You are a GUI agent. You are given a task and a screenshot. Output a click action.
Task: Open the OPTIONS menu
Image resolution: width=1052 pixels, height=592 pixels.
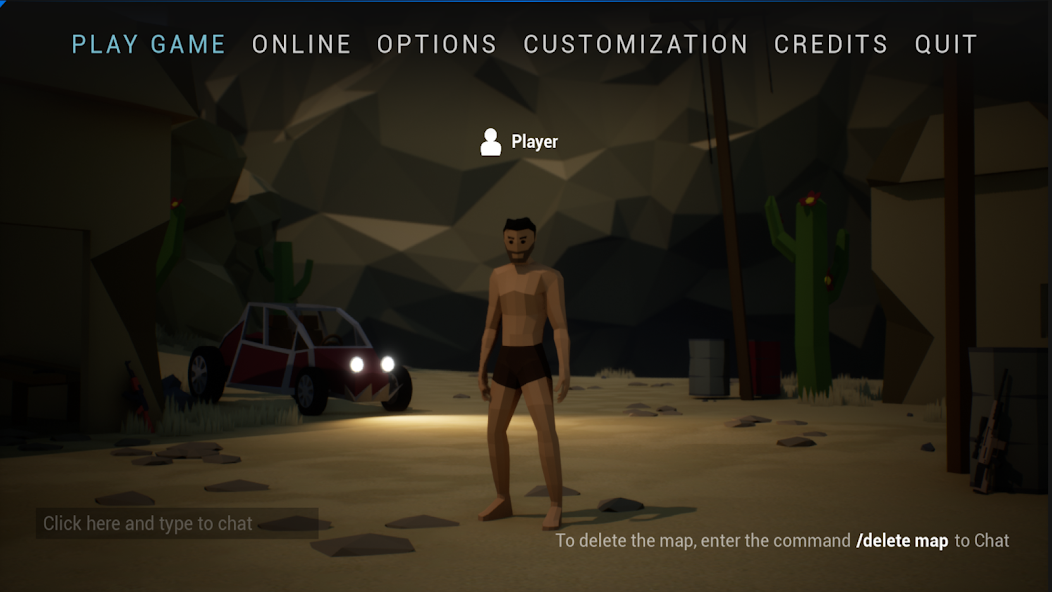[x=437, y=45]
